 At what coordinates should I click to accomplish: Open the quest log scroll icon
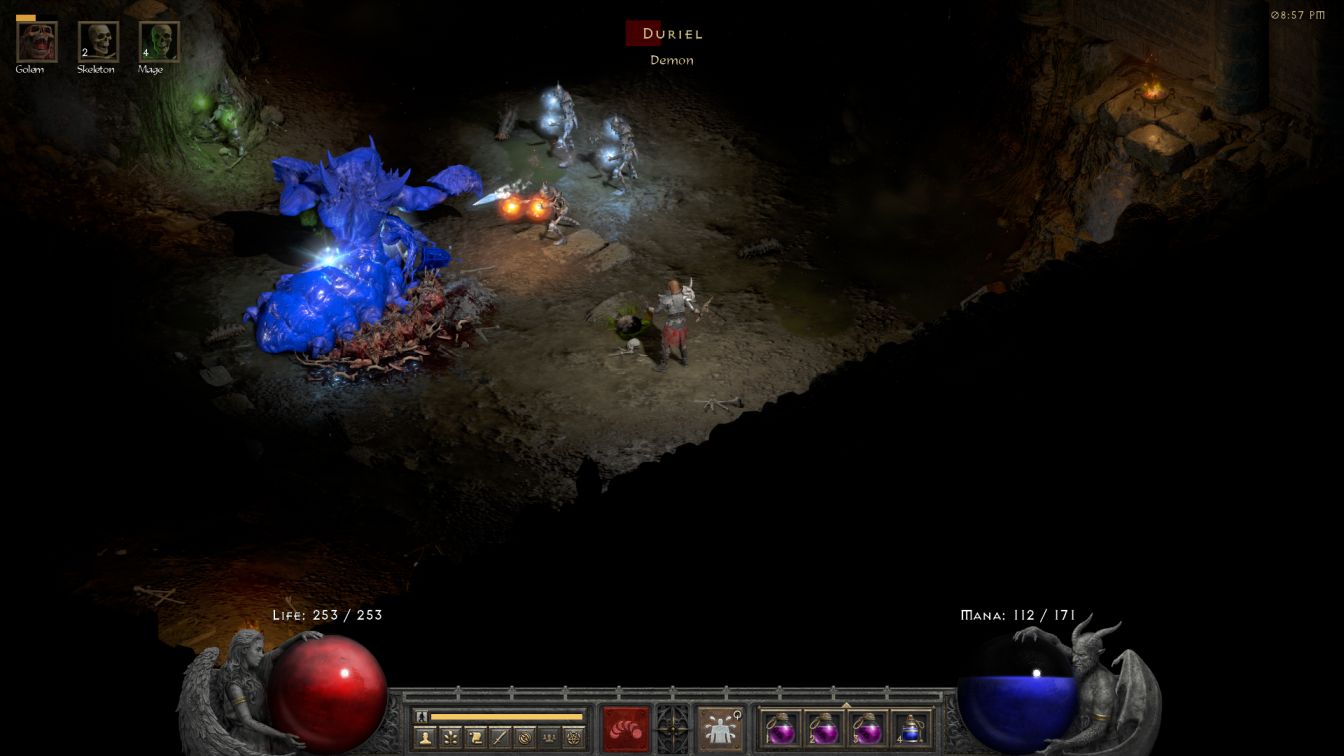[475, 738]
